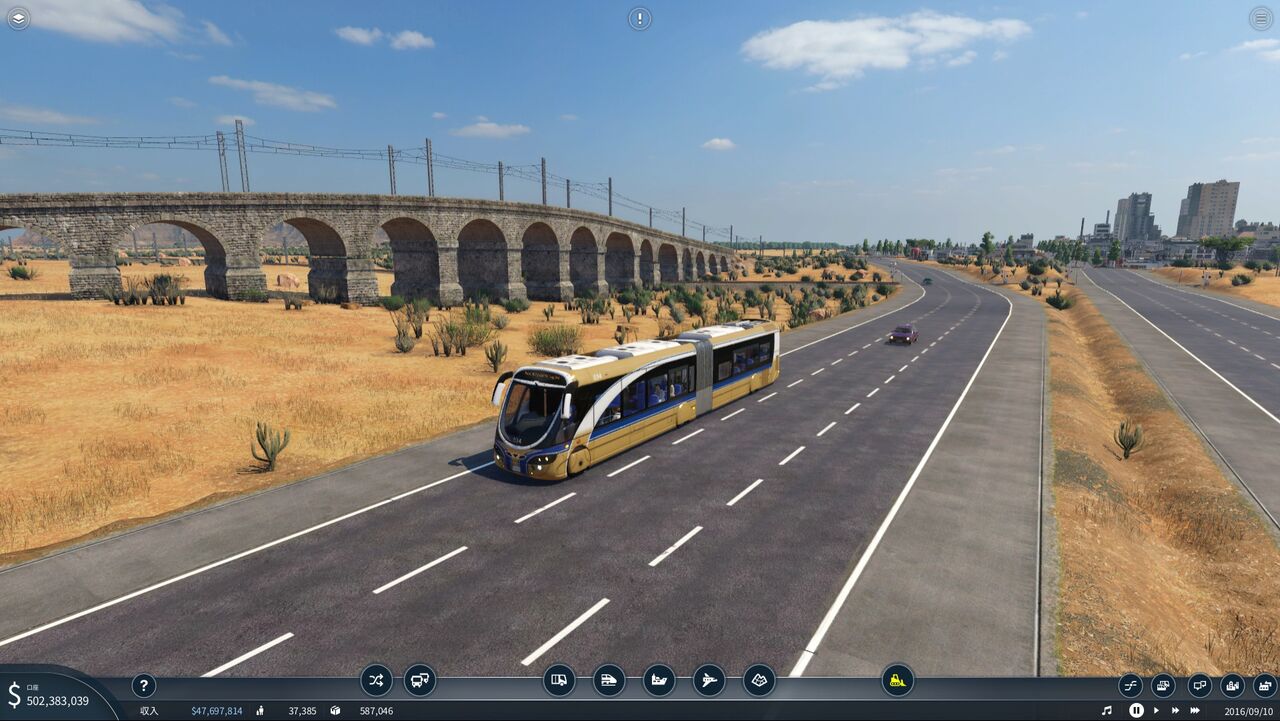Click the exclamation mark notification icon
Image resolution: width=1280 pixels, height=721 pixels.
(x=640, y=18)
